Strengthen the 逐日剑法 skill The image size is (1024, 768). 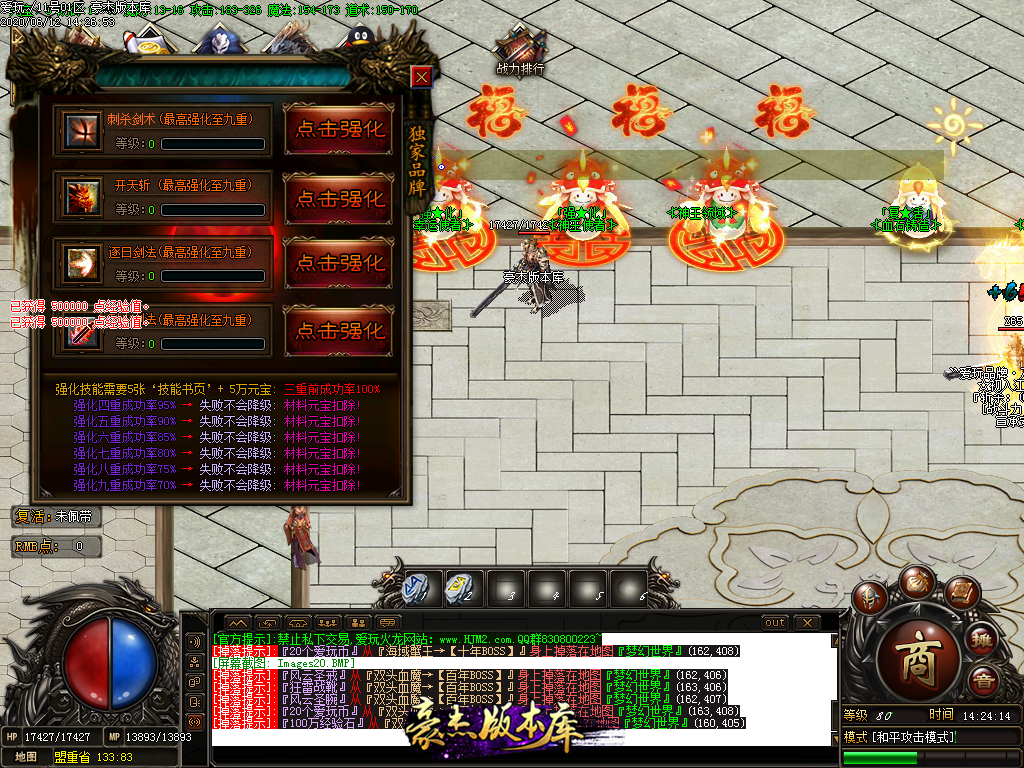tap(339, 263)
